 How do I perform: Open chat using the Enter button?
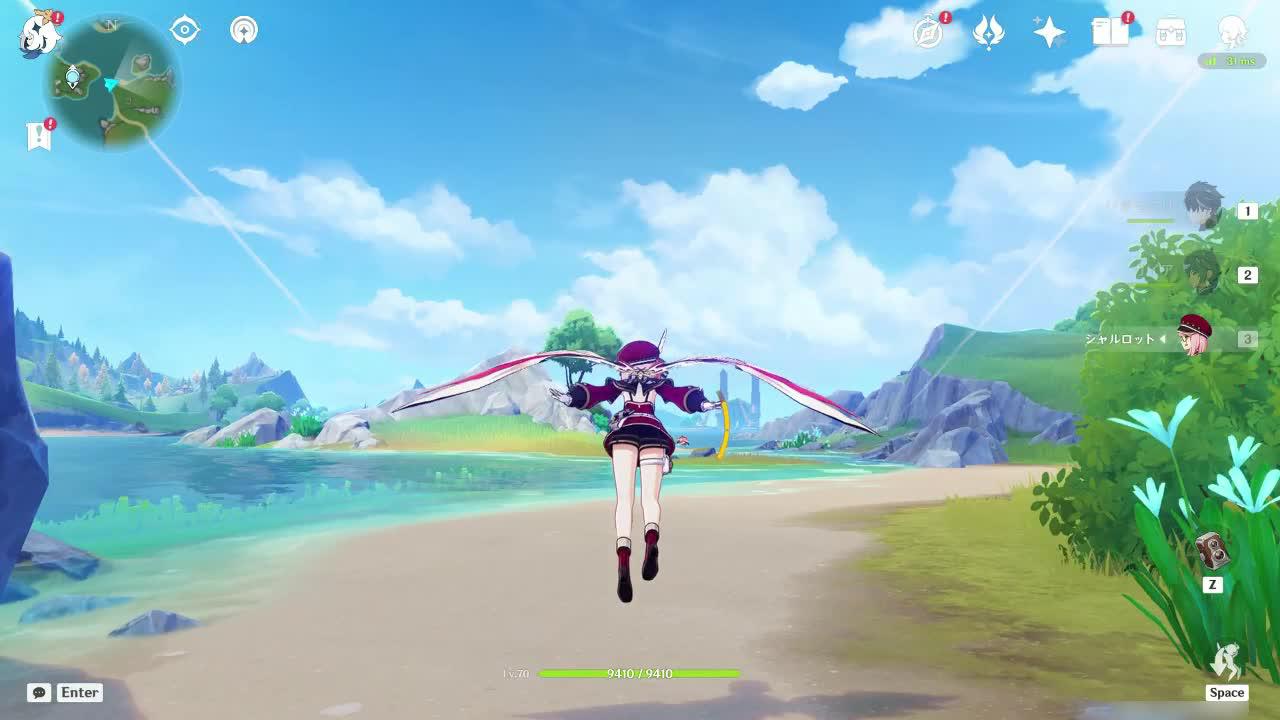coord(79,692)
